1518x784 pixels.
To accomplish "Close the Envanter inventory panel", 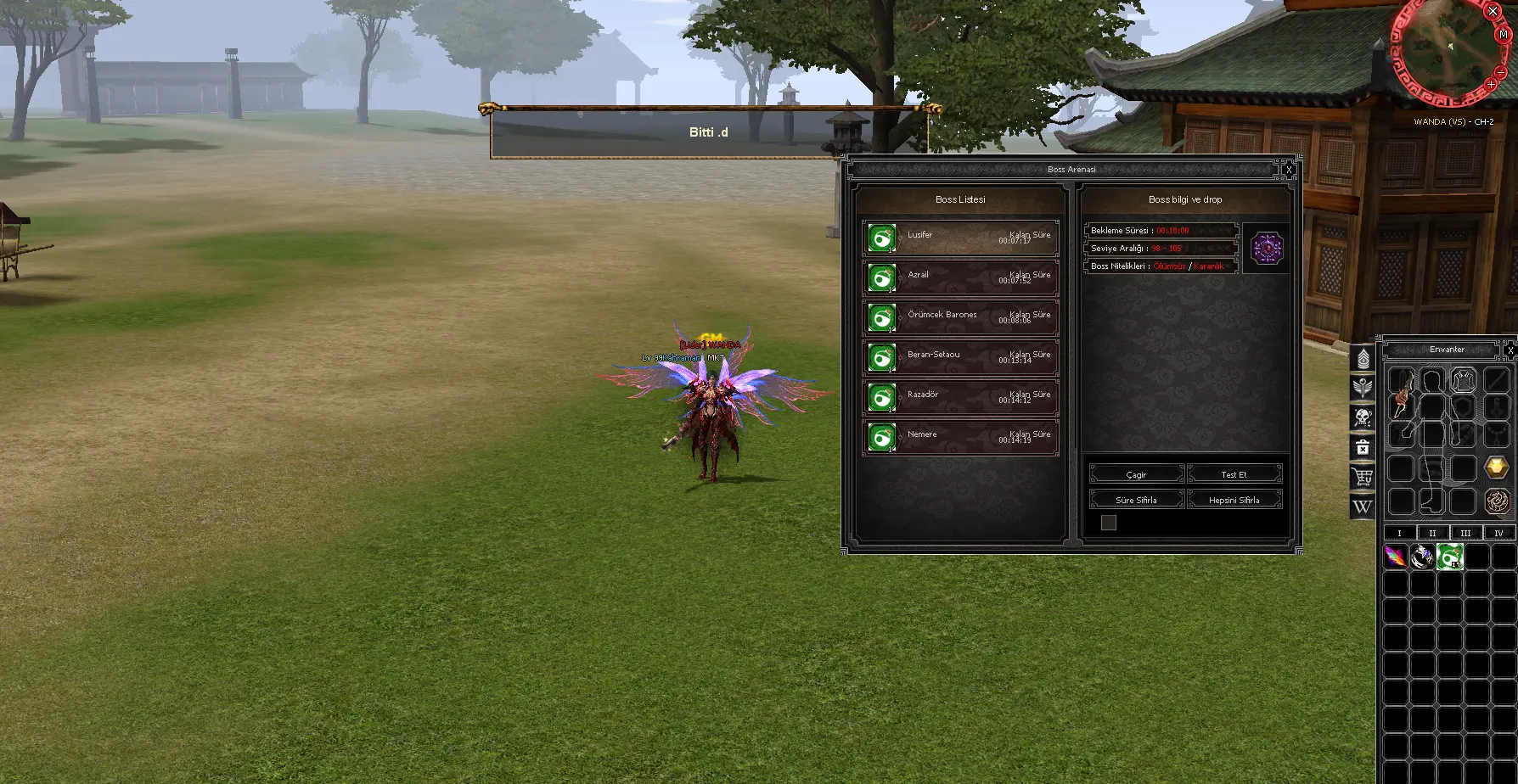I will [1510, 350].
